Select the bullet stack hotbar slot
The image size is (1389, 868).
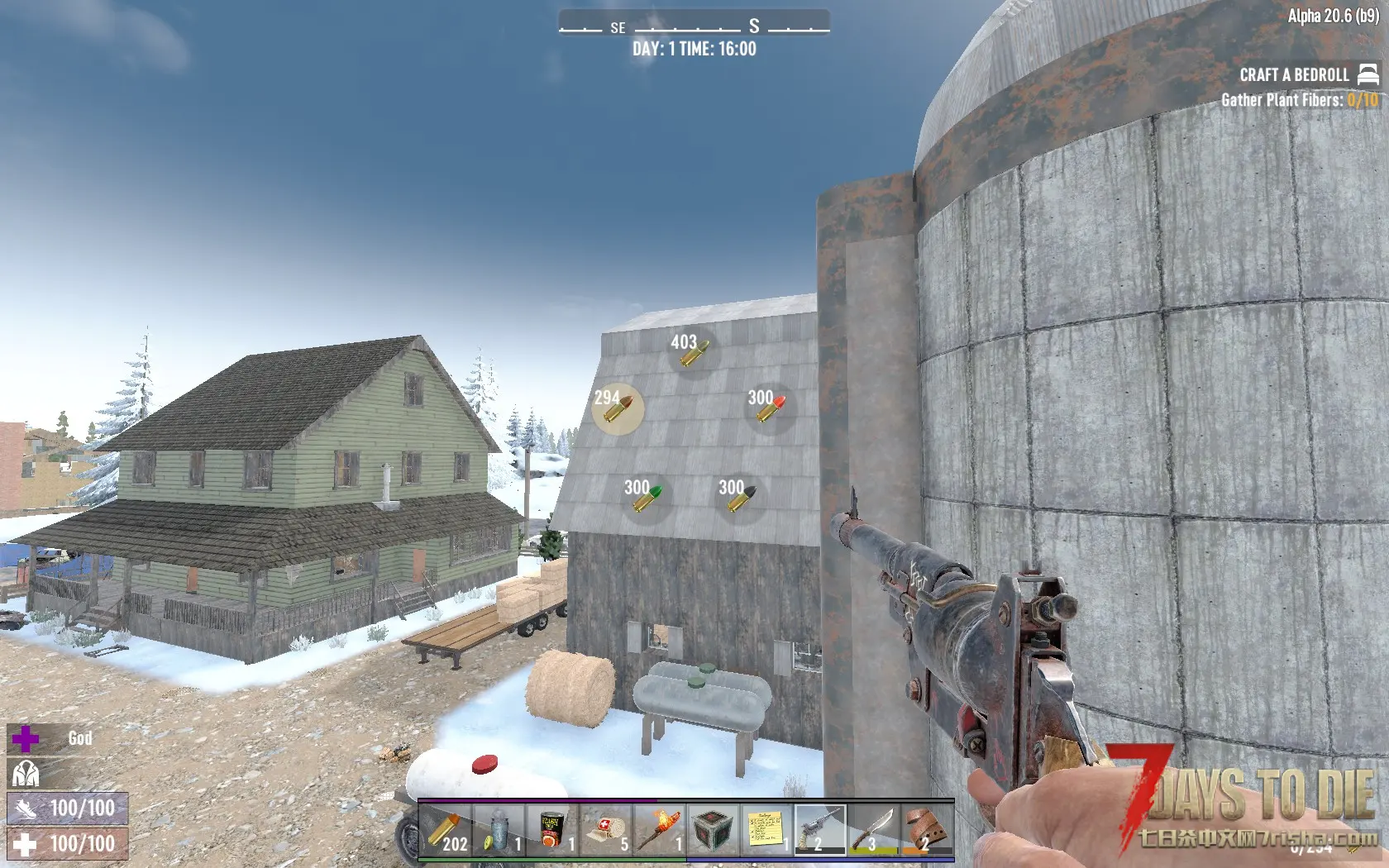[445, 829]
